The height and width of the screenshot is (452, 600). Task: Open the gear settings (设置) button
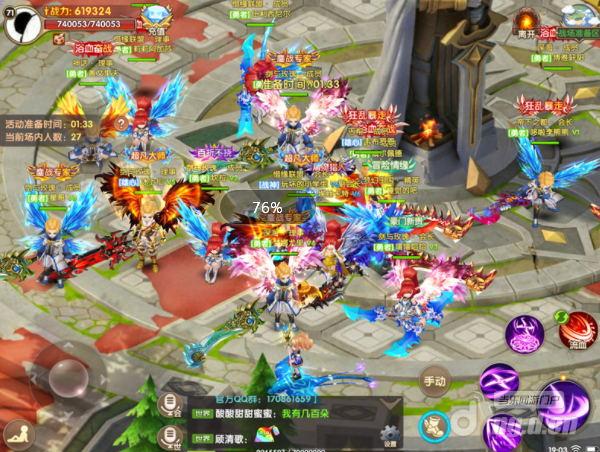(x=388, y=433)
